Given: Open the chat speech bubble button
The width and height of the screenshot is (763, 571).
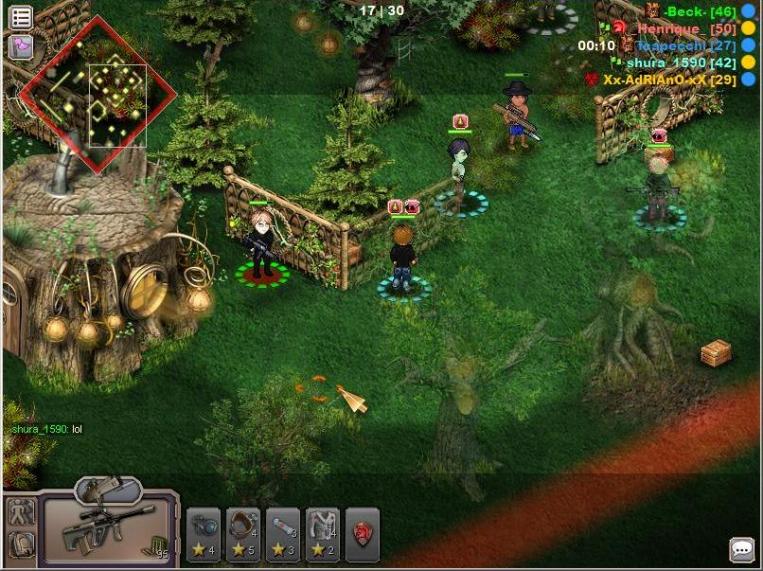Looking at the screenshot, I should pyautogui.click(x=741, y=549).
